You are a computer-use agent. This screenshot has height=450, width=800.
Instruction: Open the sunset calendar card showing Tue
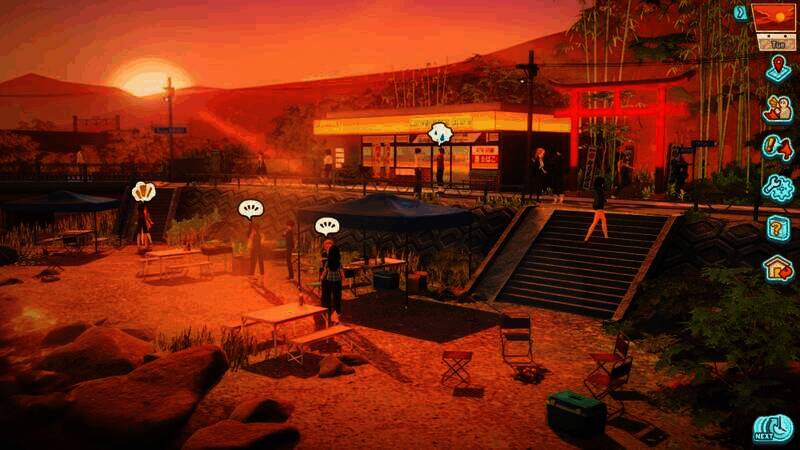click(776, 26)
